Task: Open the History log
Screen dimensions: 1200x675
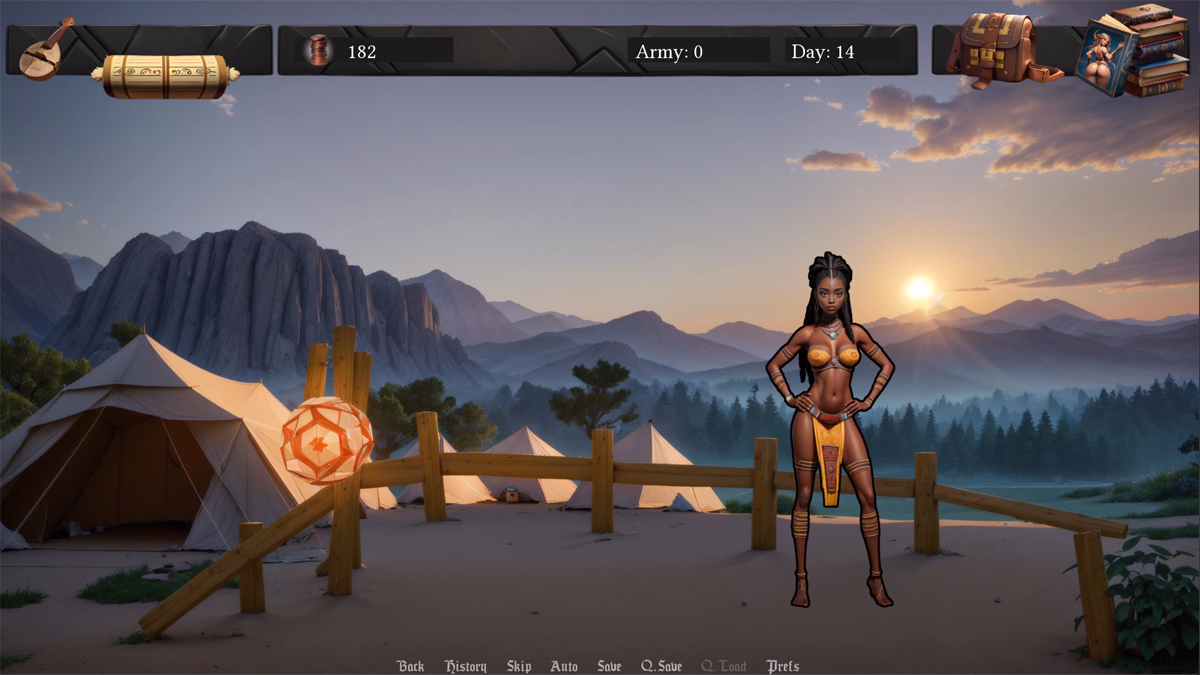Action: point(465,666)
